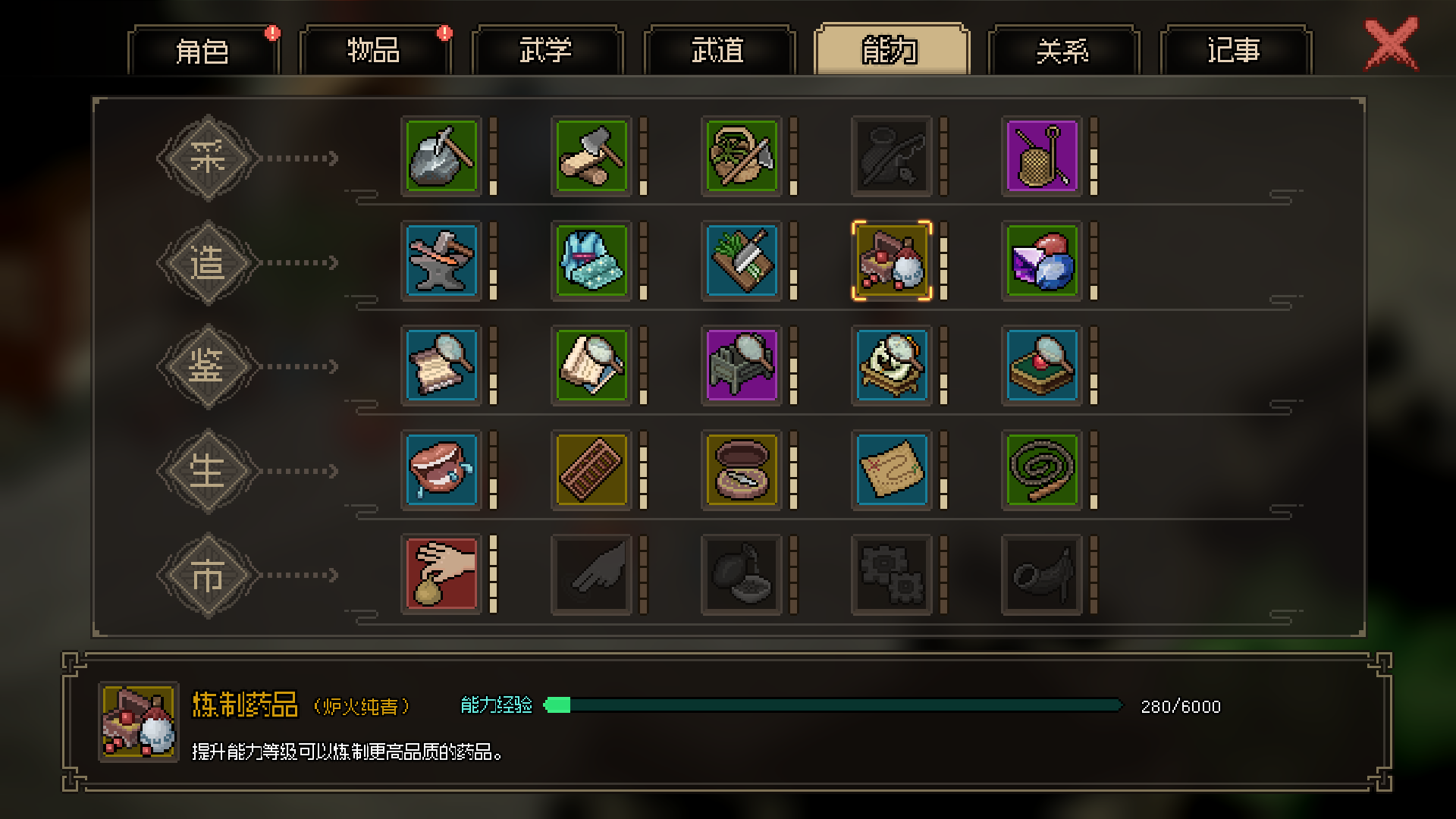Screen dimensions: 1456x819
Task: Click the locked fishing skill icon
Action: coord(892,156)
